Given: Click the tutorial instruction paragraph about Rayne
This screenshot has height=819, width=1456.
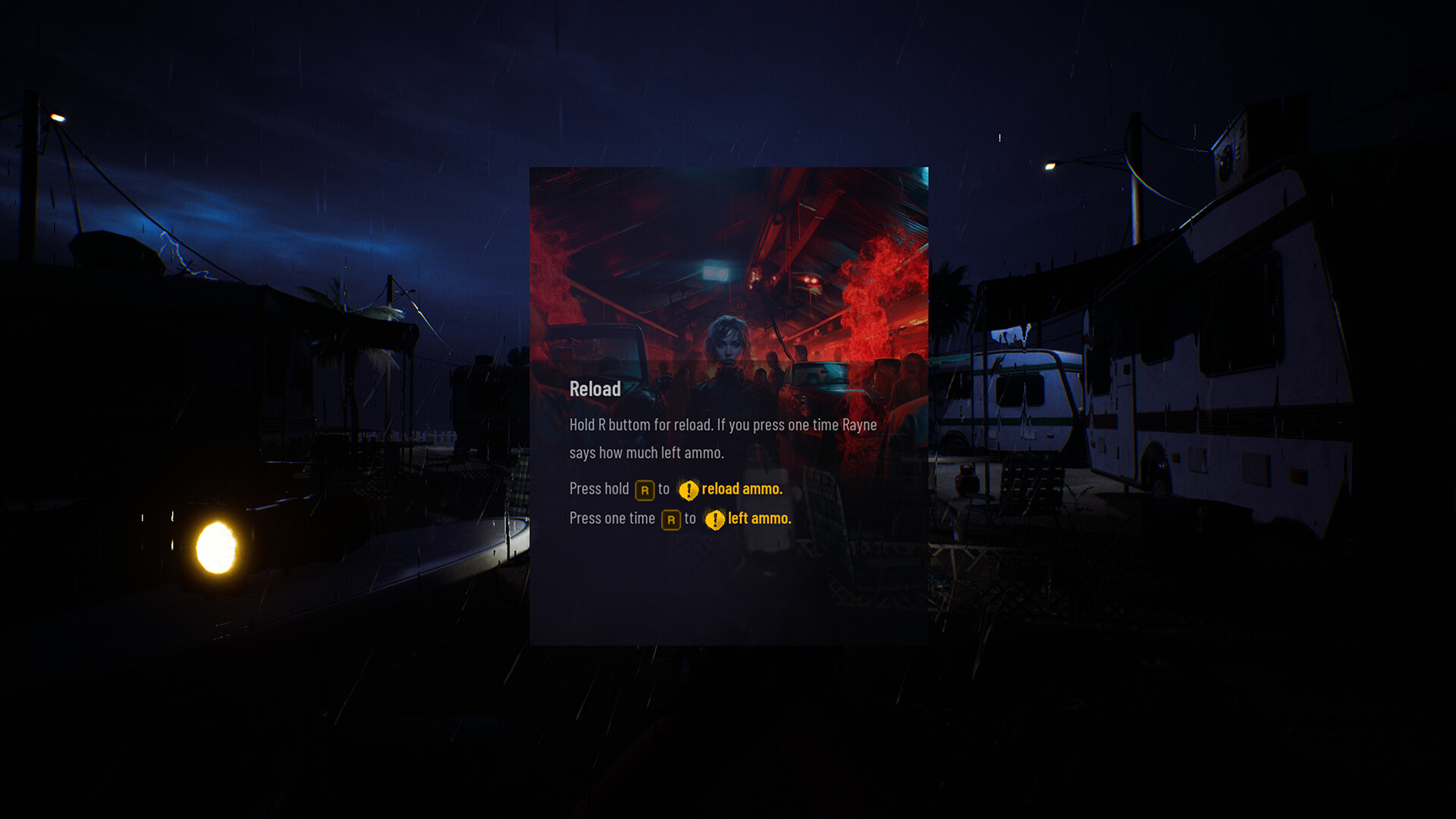Looking at the screenshot, I should (x=722, y=438).
